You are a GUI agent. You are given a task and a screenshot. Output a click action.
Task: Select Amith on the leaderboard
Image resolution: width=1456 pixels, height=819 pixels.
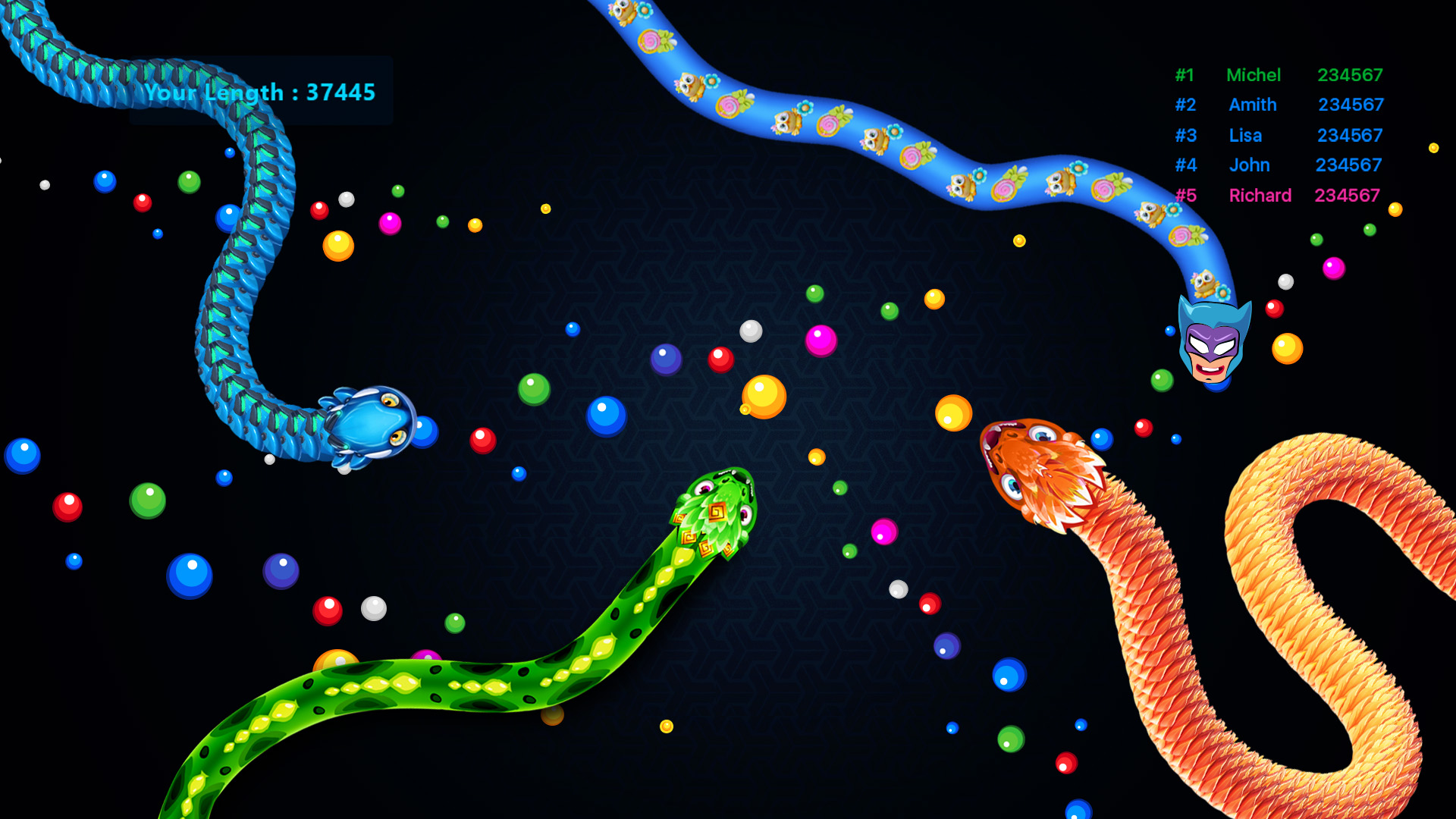[1252, 105]
